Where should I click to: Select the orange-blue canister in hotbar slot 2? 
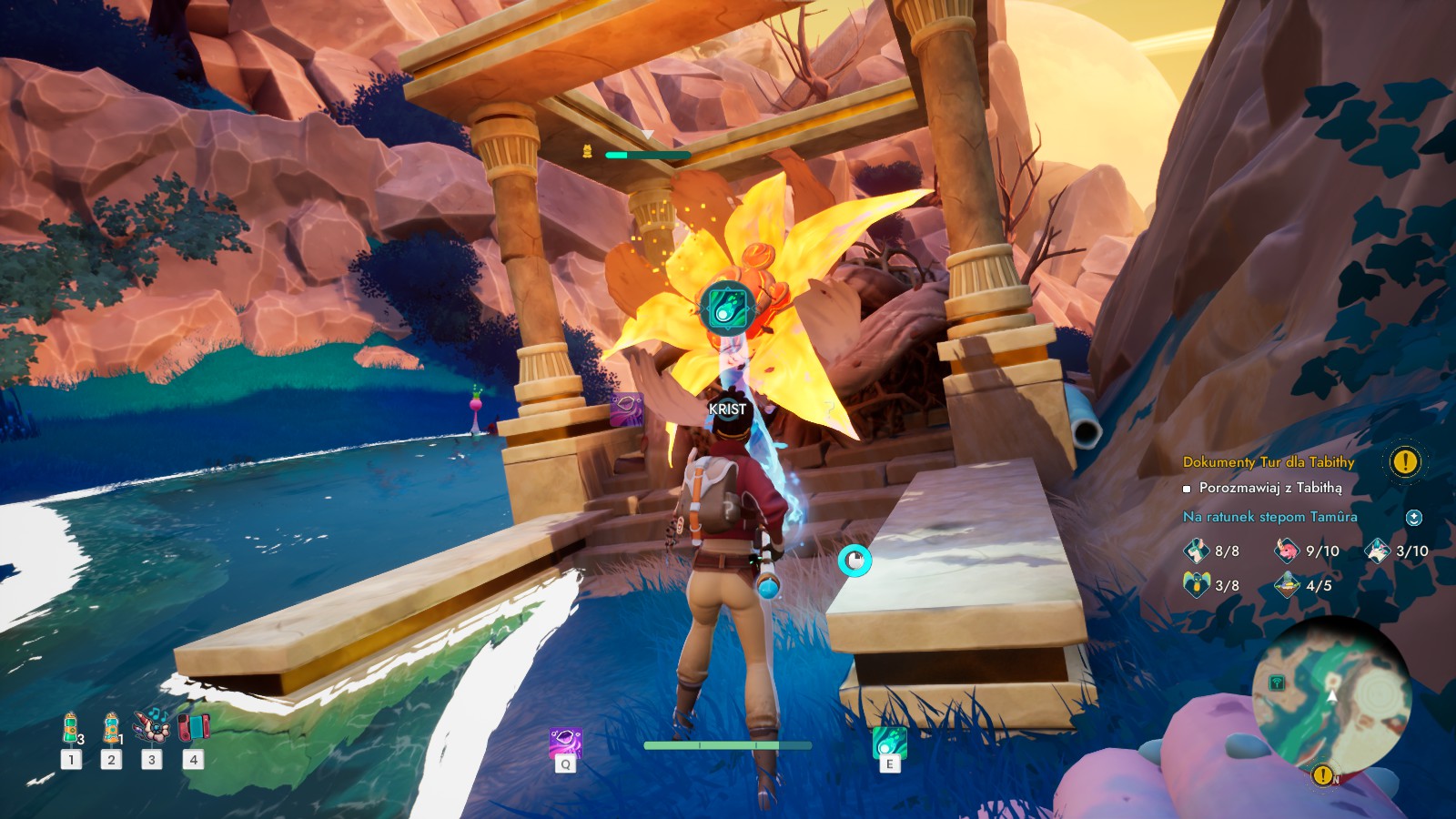111,729
